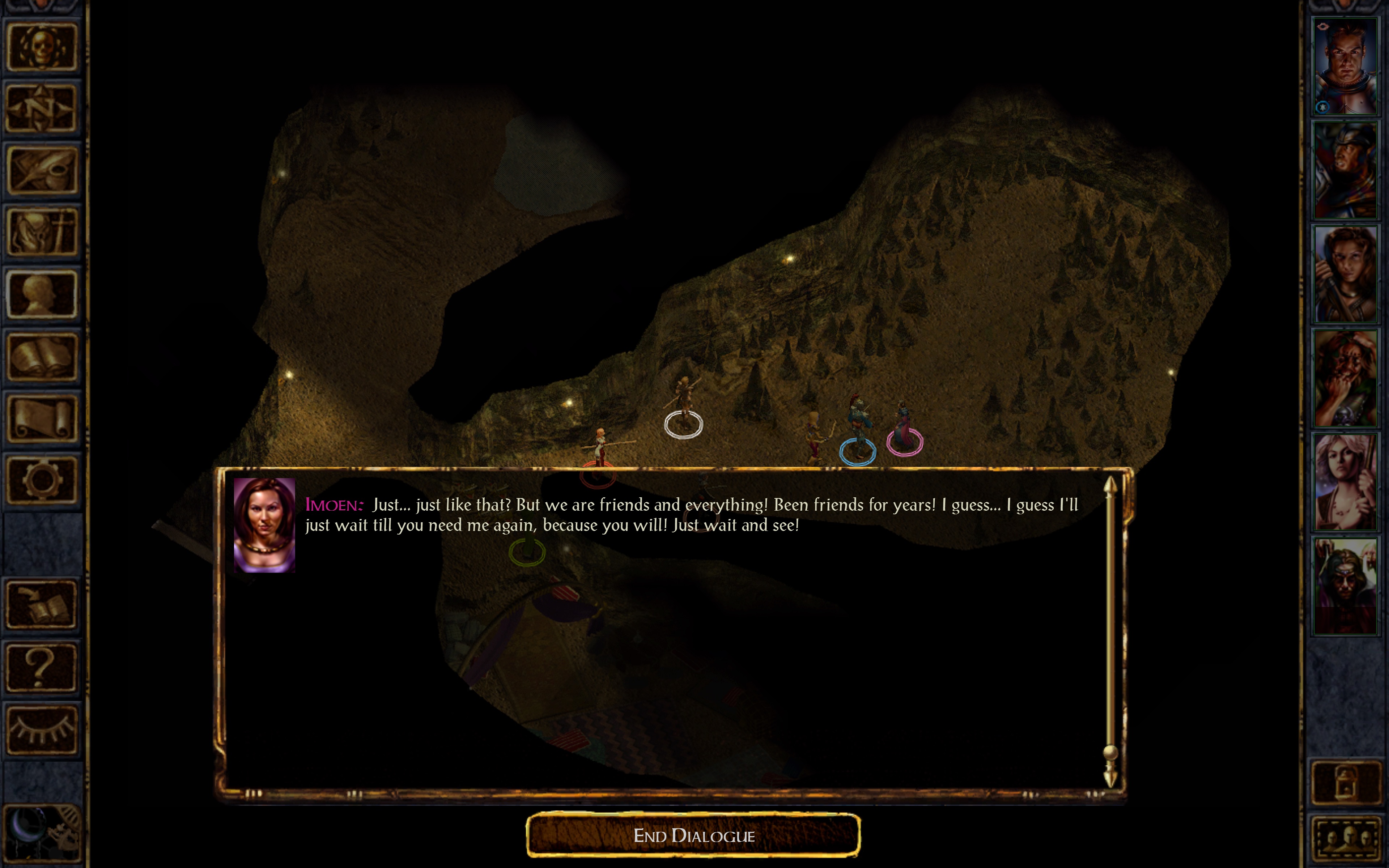Select the first party portrait, the bald man
This screenshot has width=1389, height=868.
pos(1345,66)
